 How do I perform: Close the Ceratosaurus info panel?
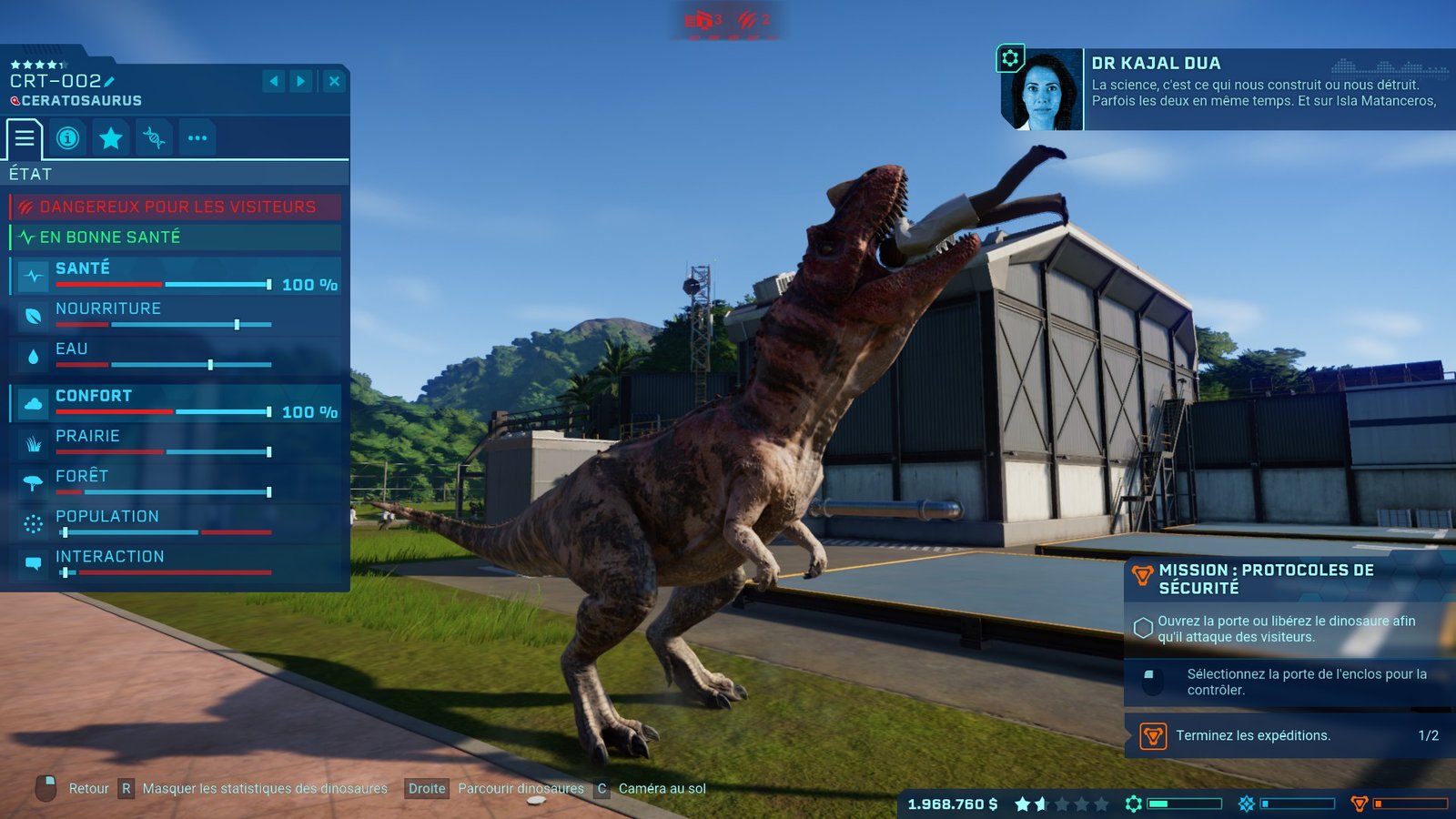[x=334, y=81]
